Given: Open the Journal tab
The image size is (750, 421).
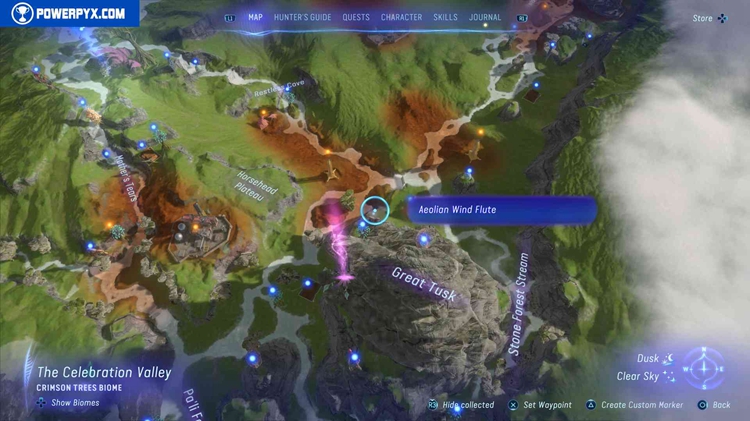Looking at the screenshot, I should coord(485,17).
